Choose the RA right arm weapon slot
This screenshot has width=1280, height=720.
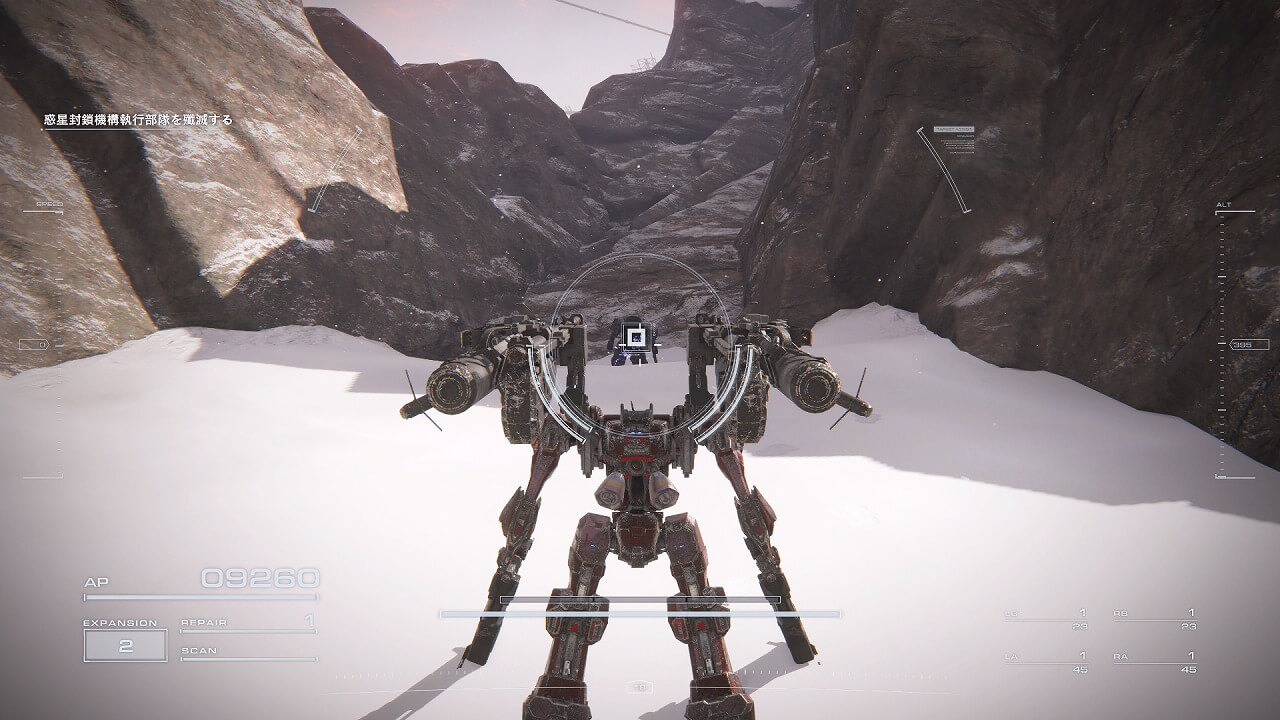click(1154, 662)
